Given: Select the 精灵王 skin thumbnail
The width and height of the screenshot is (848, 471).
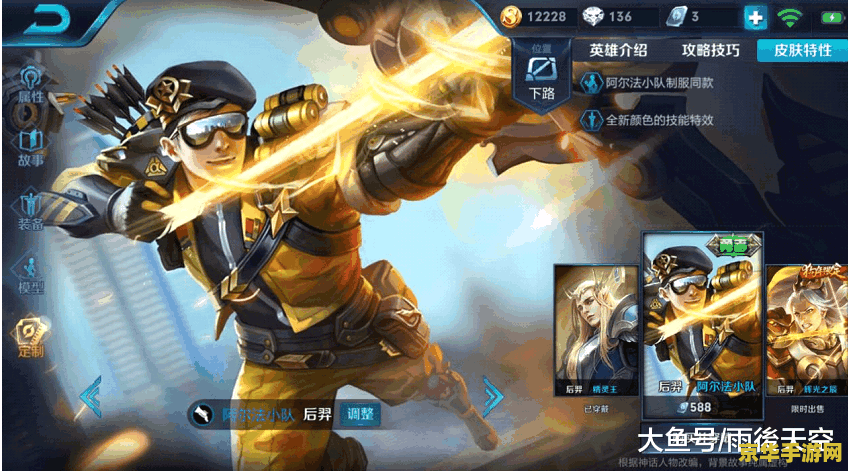Looking at the screenshot, I should 596,330.
